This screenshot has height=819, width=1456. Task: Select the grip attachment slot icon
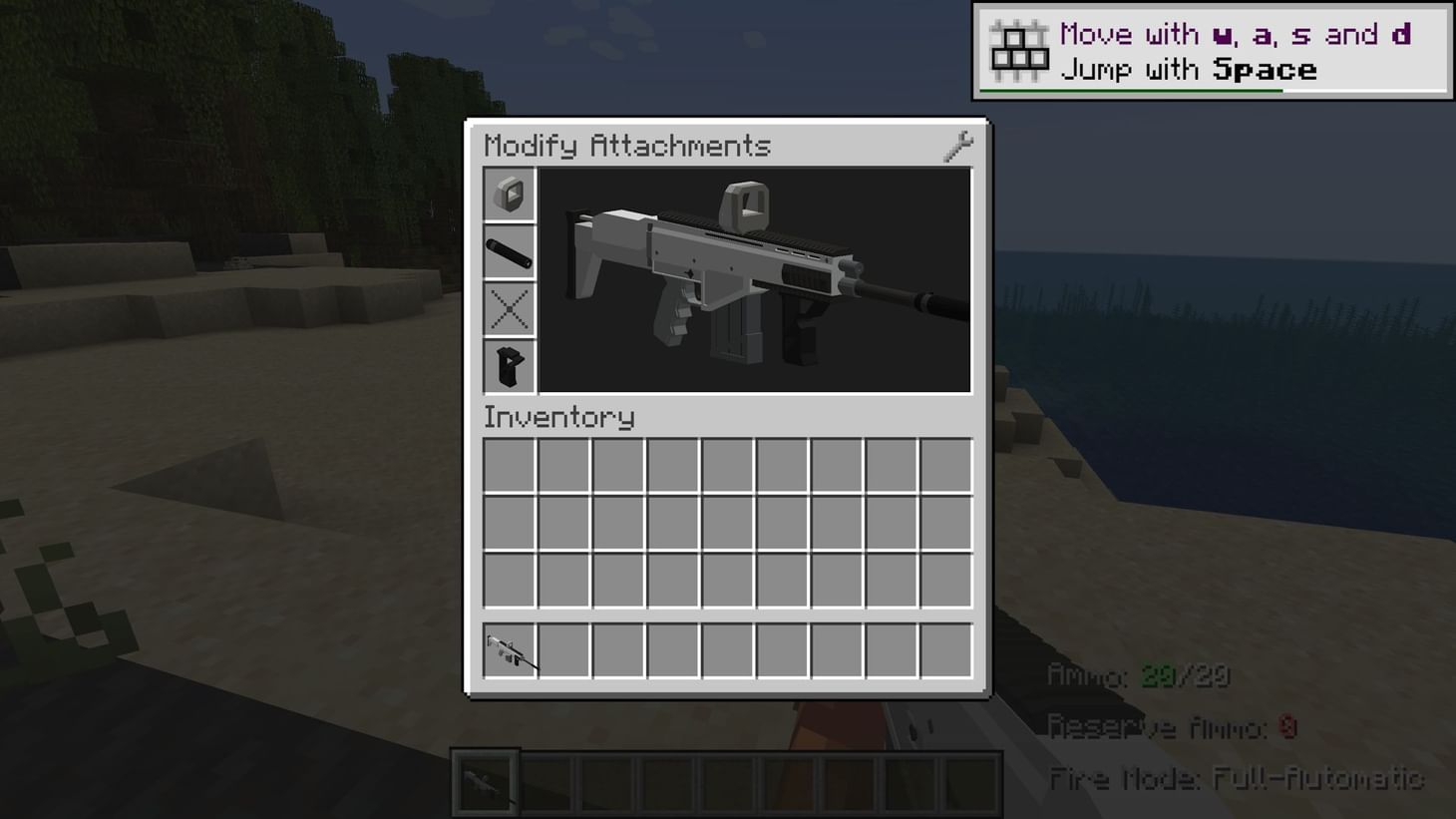click(x=509, y=367)
